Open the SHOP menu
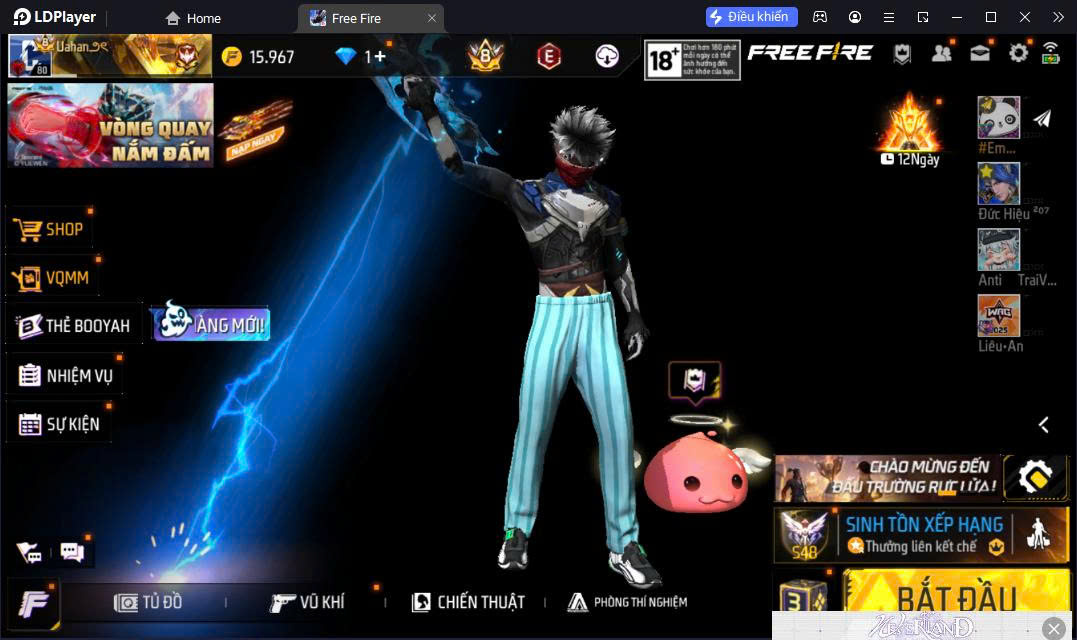 pyautogui.click(x=50, y=229)
